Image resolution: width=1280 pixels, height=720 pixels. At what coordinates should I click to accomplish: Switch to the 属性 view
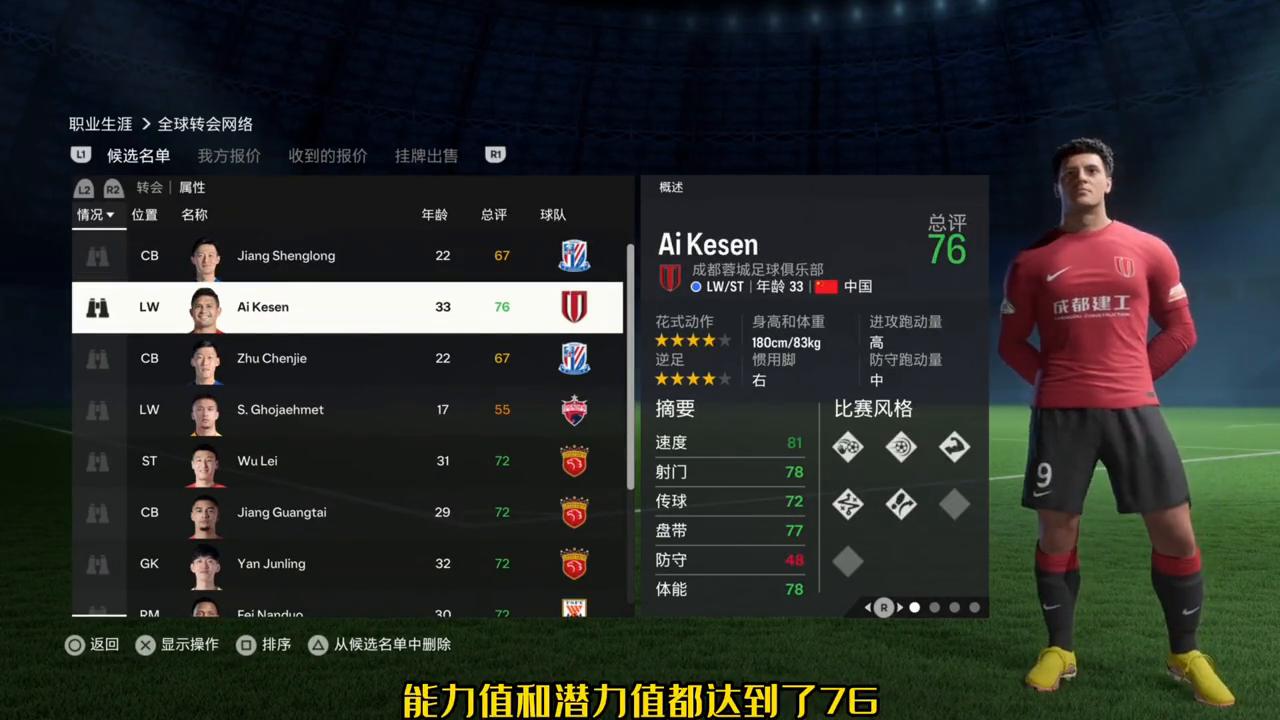coord(192,188)
